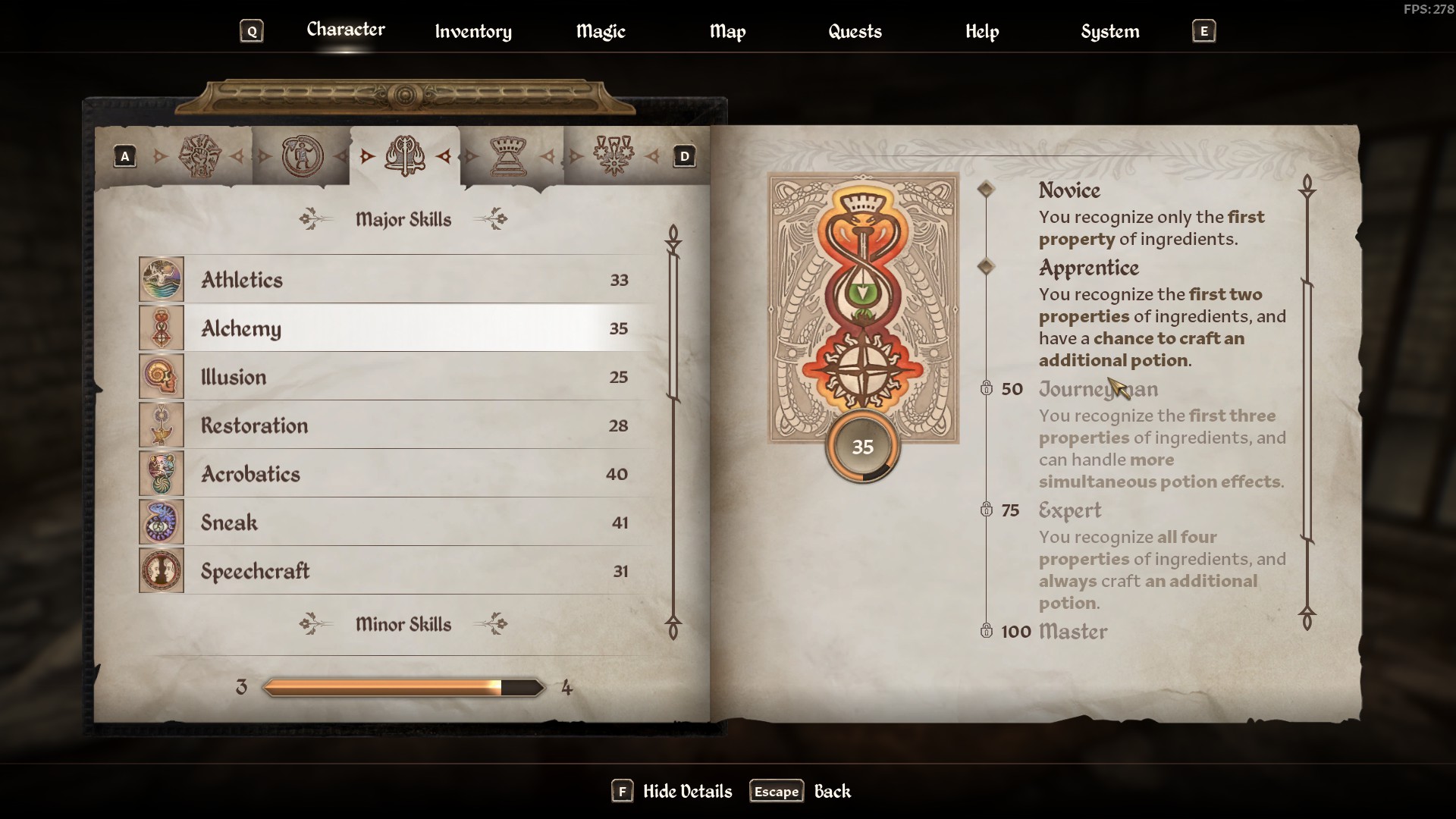Choose the Alchemy skill row

(394, 328)
